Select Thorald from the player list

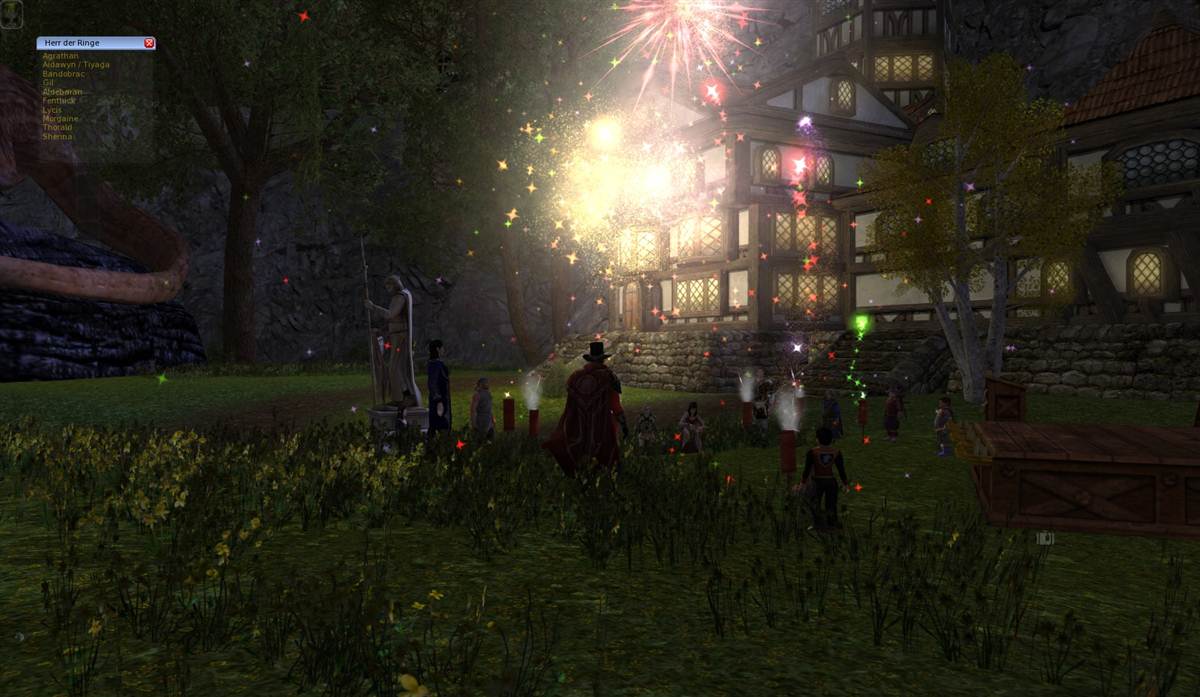point(57,128)
